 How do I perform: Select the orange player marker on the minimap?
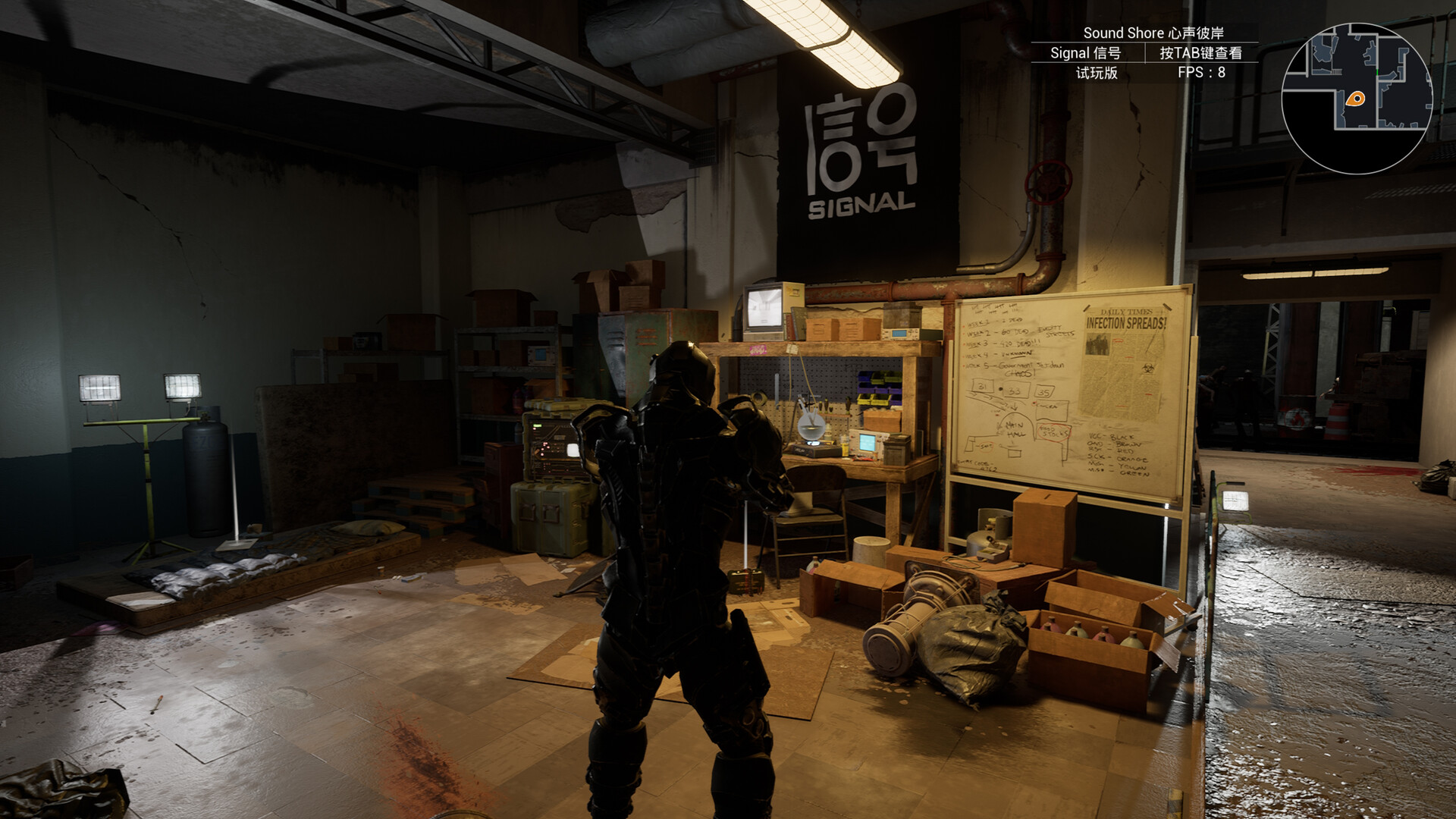click(x=1356, y=99)
